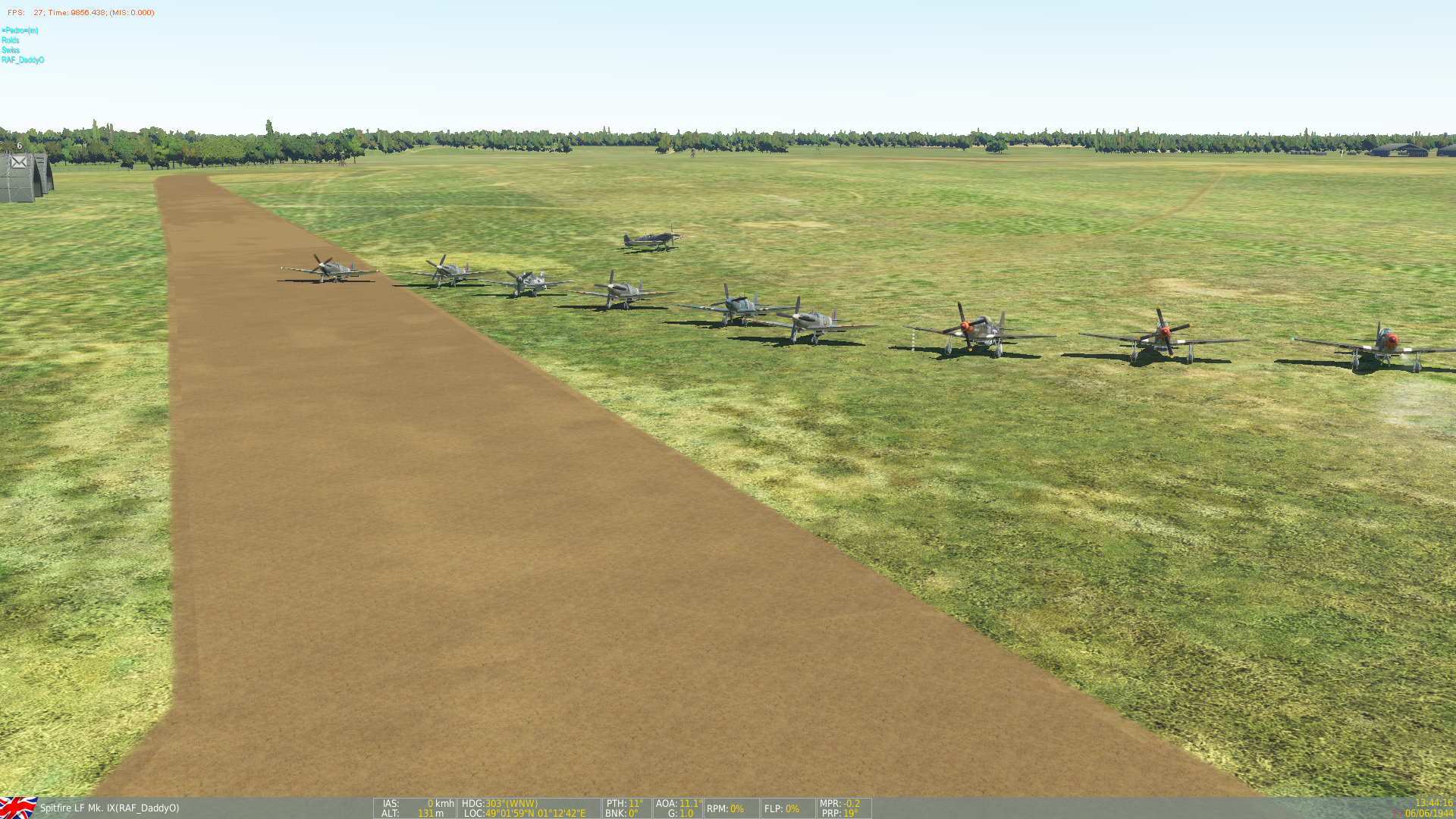Pick Swiss in the player list
Screen dimensions: 1456x819
[x=11, y=50]
